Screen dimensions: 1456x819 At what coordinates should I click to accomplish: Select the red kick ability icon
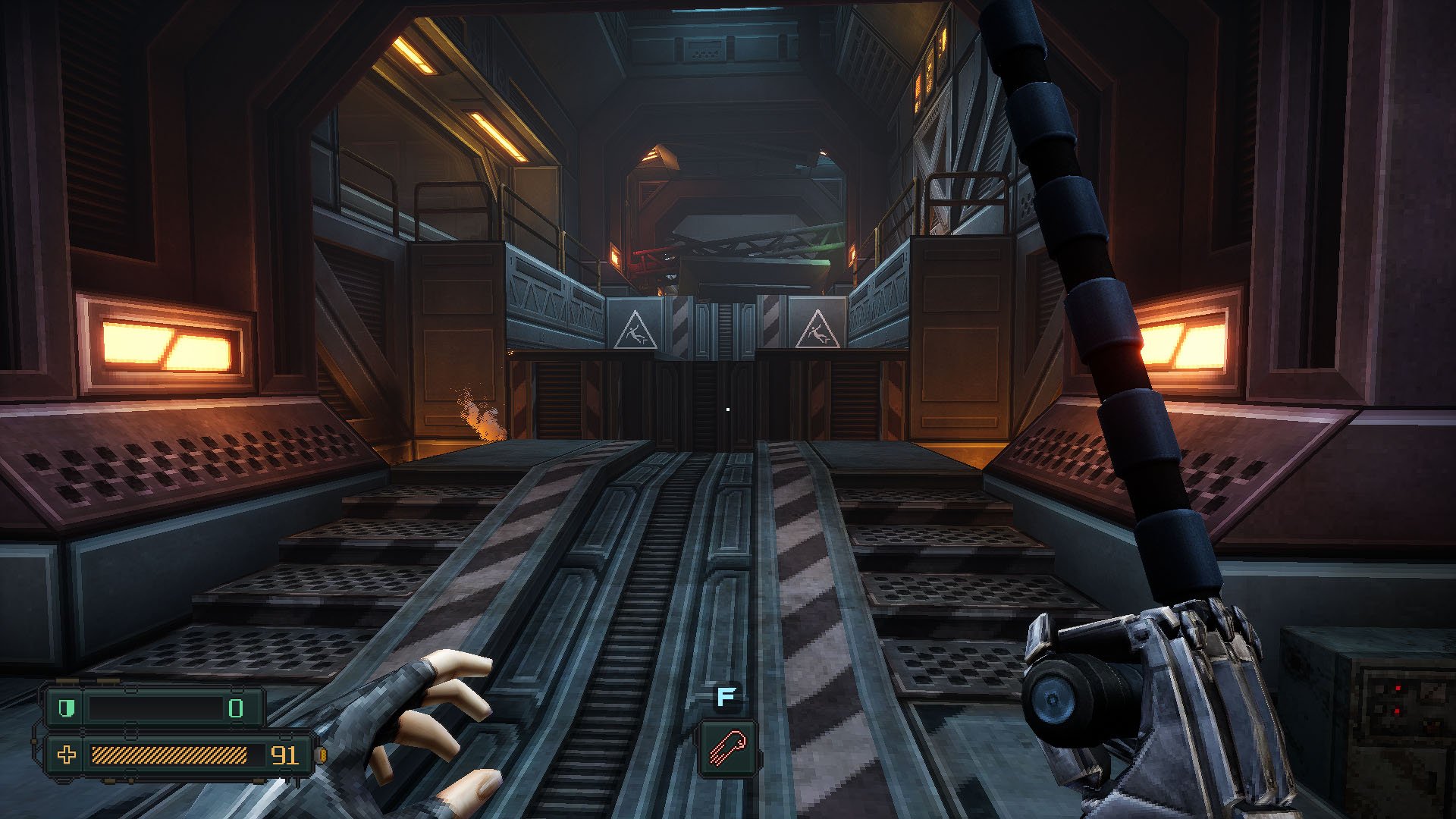726,748
